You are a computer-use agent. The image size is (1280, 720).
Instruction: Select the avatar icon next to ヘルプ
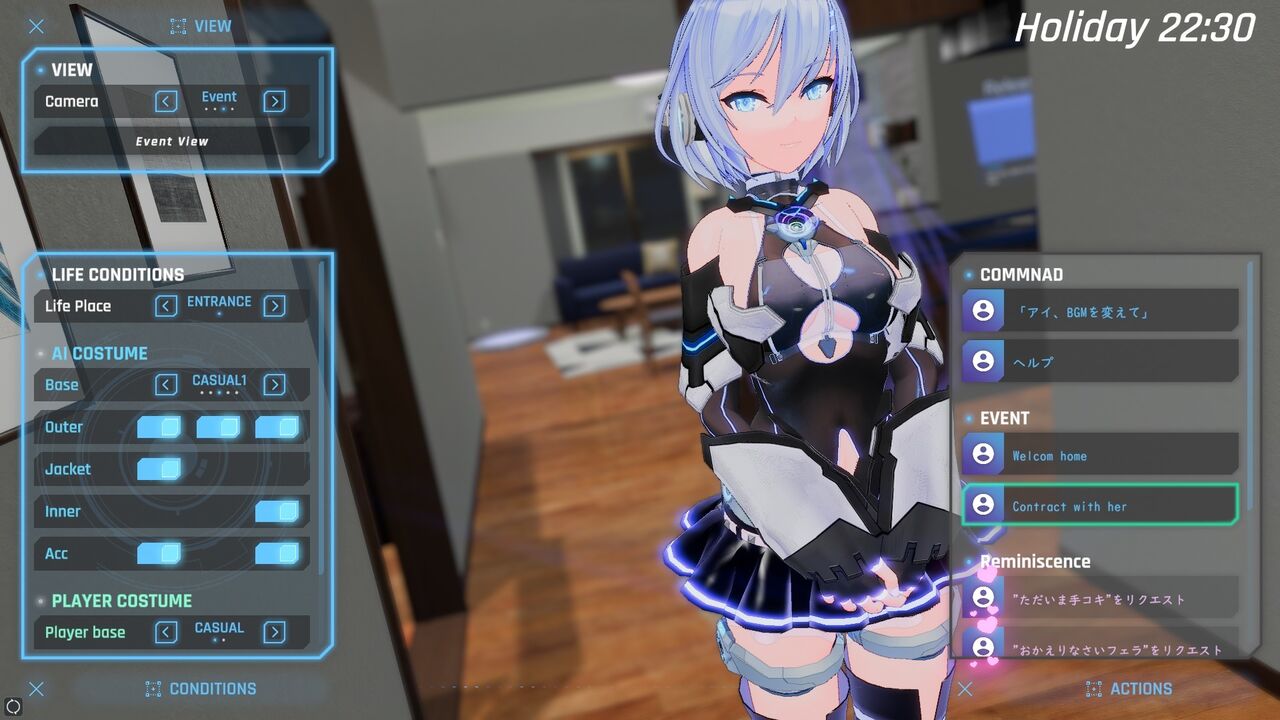(x=983, y=360)
